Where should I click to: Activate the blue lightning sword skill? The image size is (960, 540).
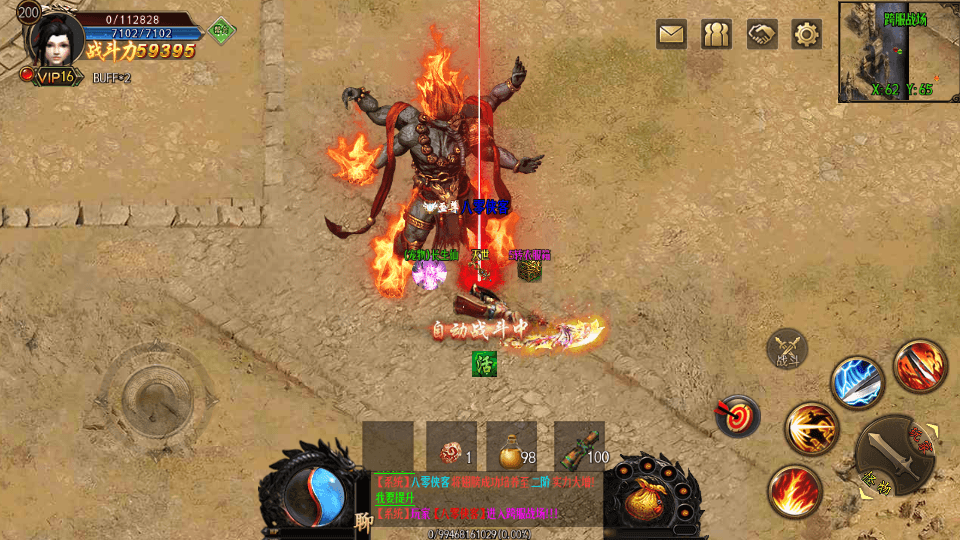856,382
